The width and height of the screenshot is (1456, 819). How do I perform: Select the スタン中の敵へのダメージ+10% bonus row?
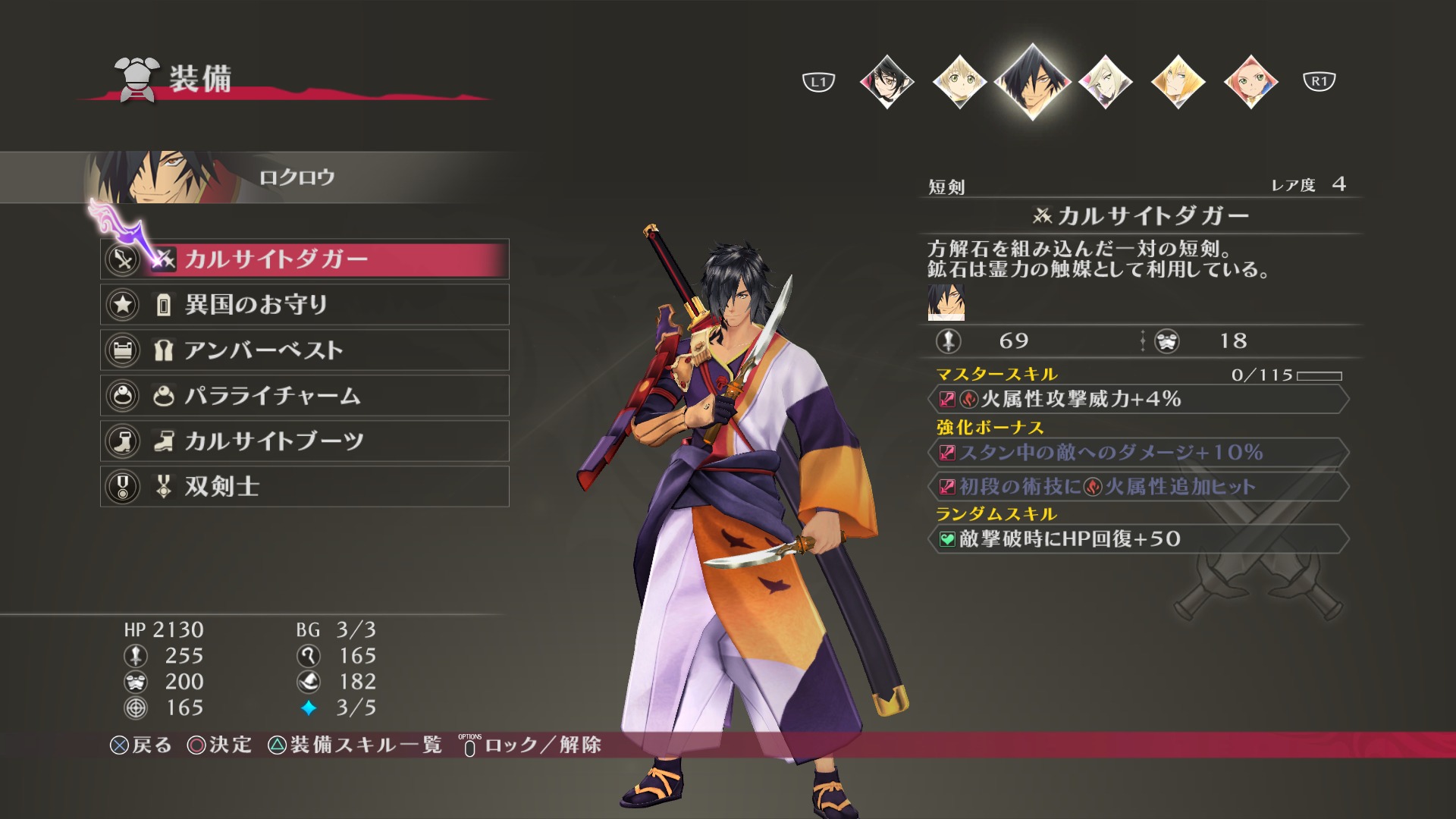(1137, 453)
